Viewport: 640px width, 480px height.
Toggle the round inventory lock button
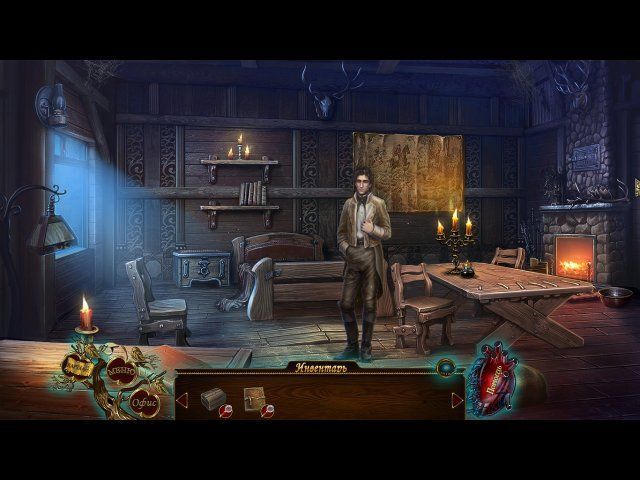coord(445,368)
